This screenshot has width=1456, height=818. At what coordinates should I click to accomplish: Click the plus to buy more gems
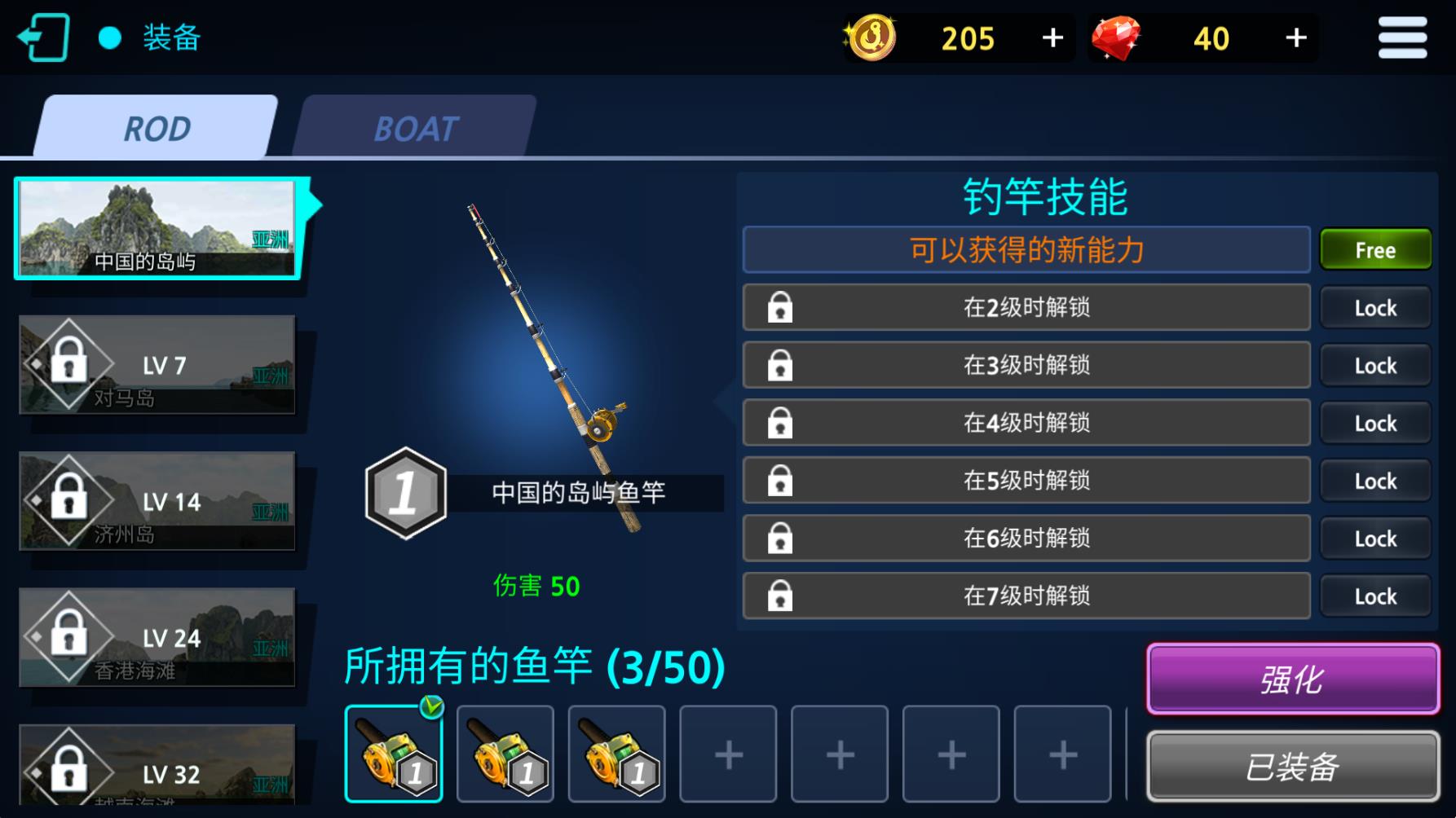(x=1295, y=37)
